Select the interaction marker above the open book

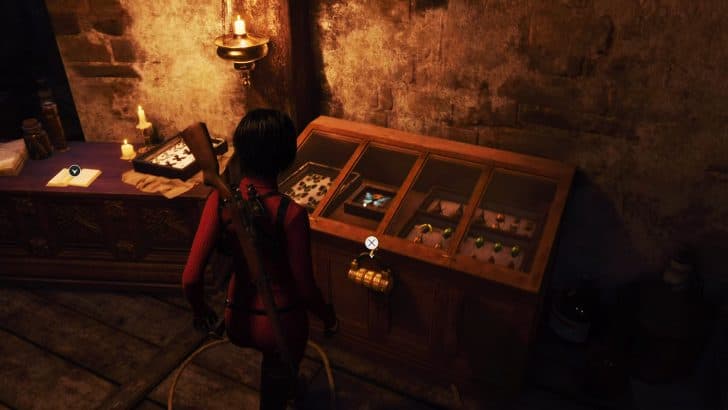coord(74,170)
